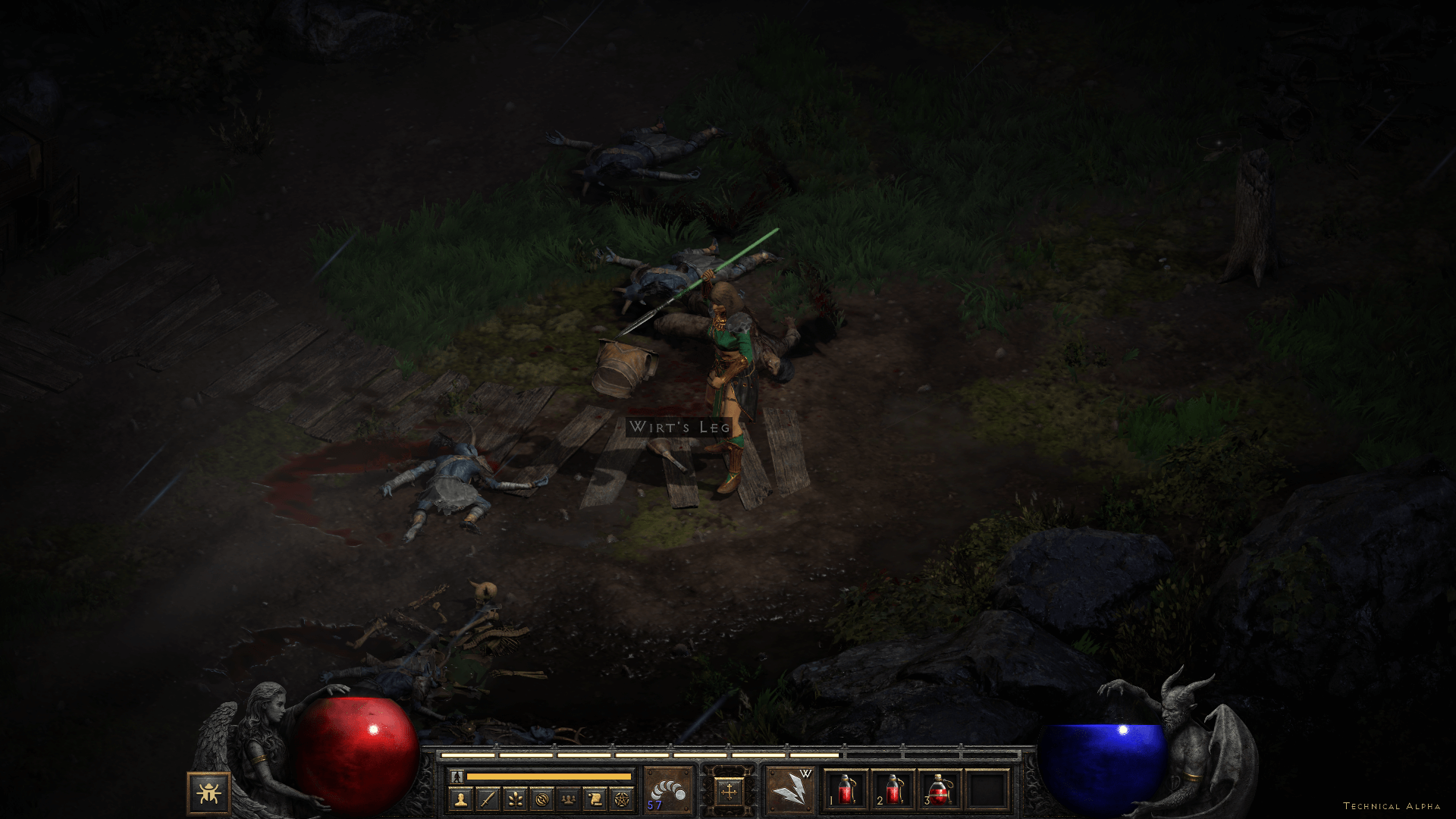Viewport: 1456px width, 819px height.
Task: Use the healing potion in belt slot 1
Action: (x=846, y=790)
